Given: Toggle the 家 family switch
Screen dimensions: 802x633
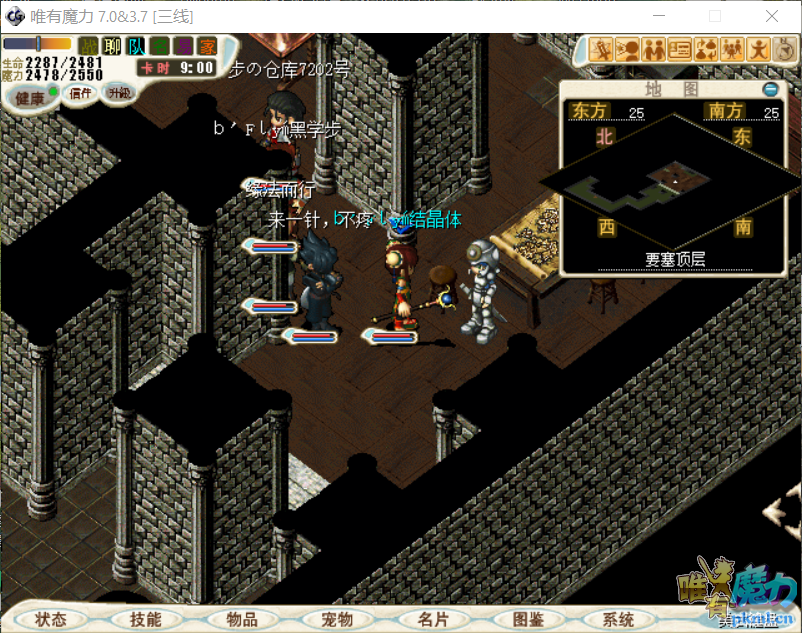Looking at the screenshot, I should 207,45.
